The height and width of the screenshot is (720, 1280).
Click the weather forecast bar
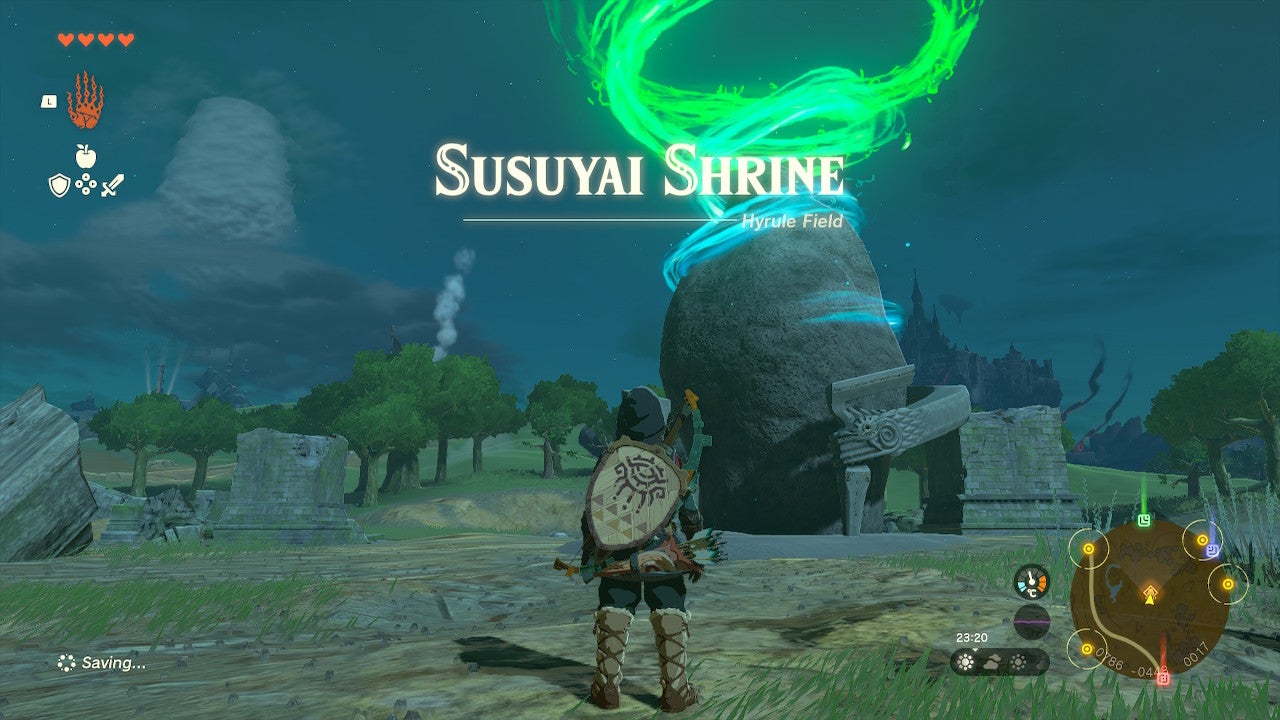pyautogui.click(x=1000, y=662)
